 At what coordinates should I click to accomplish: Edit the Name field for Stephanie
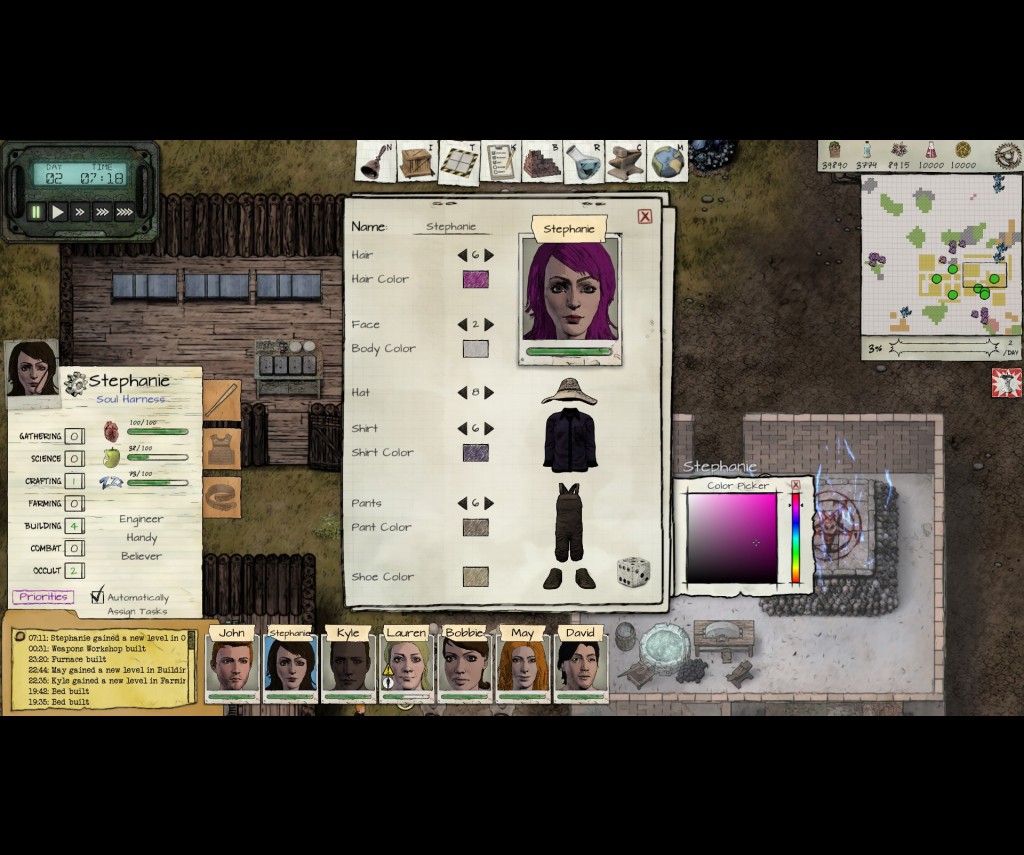point(451,227)
